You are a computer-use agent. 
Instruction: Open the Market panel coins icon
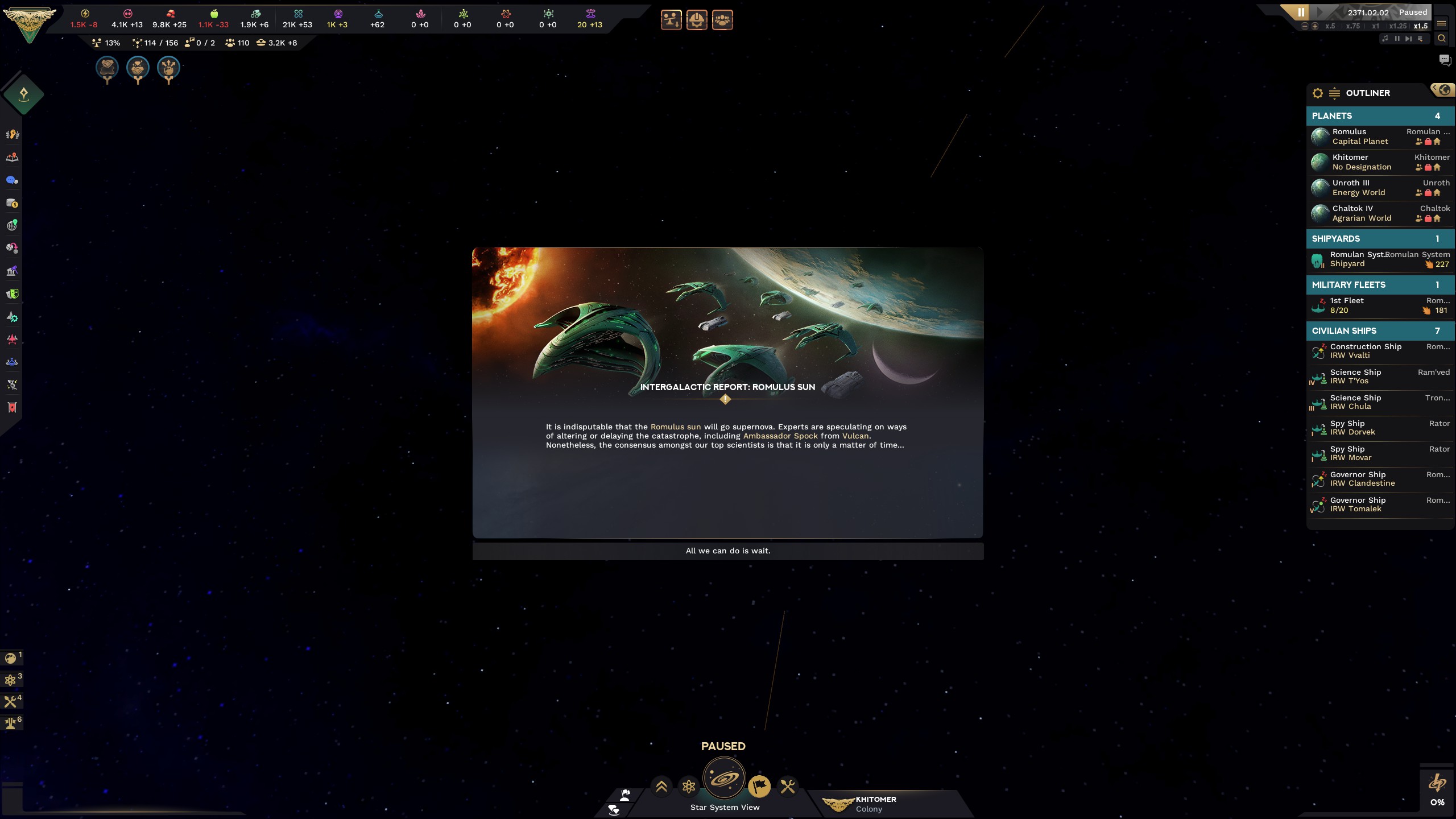(11, 202)
